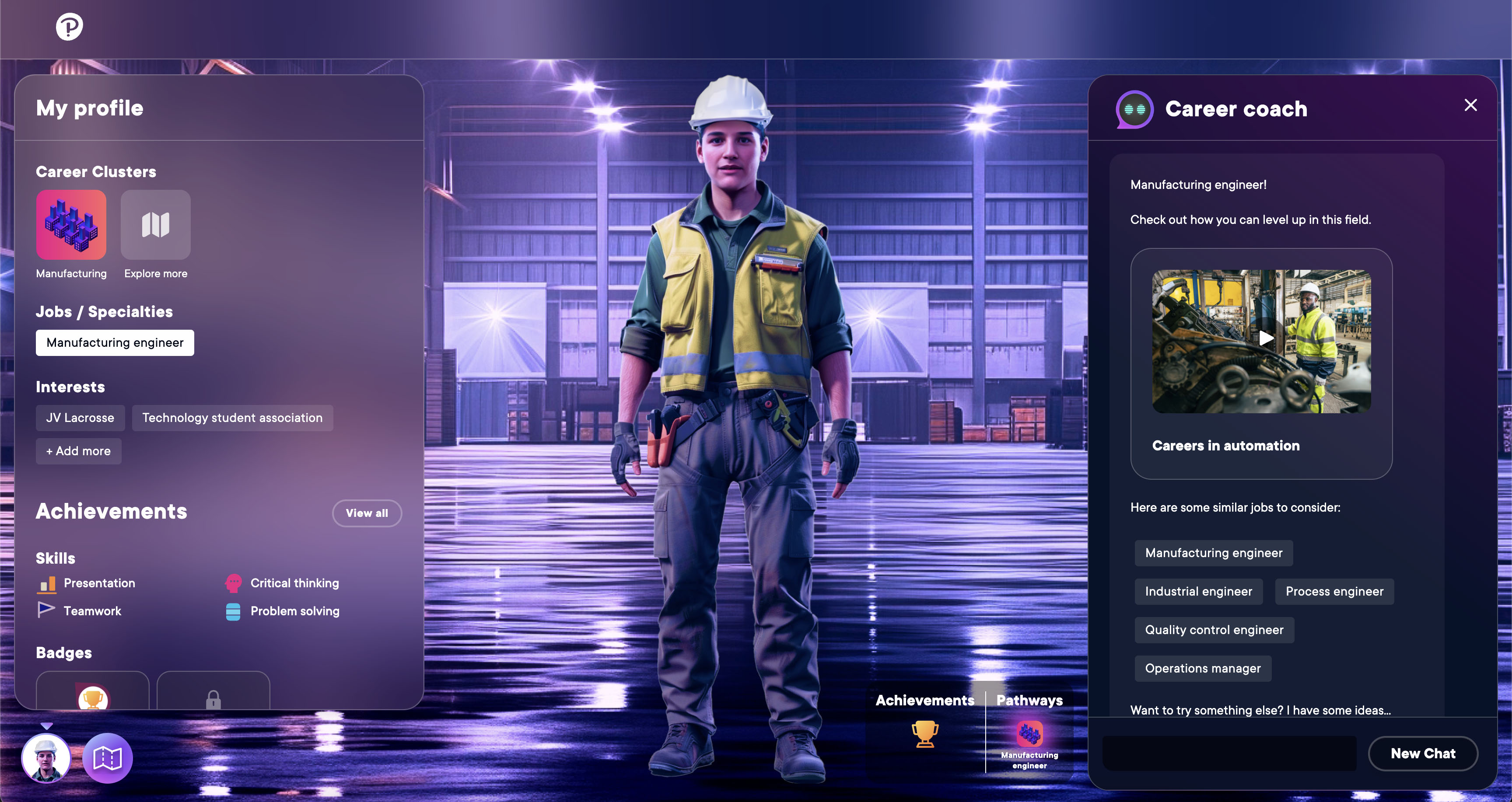1512x802 pixels.
Task: Add more interests to the profile
Action: (79, 451)
